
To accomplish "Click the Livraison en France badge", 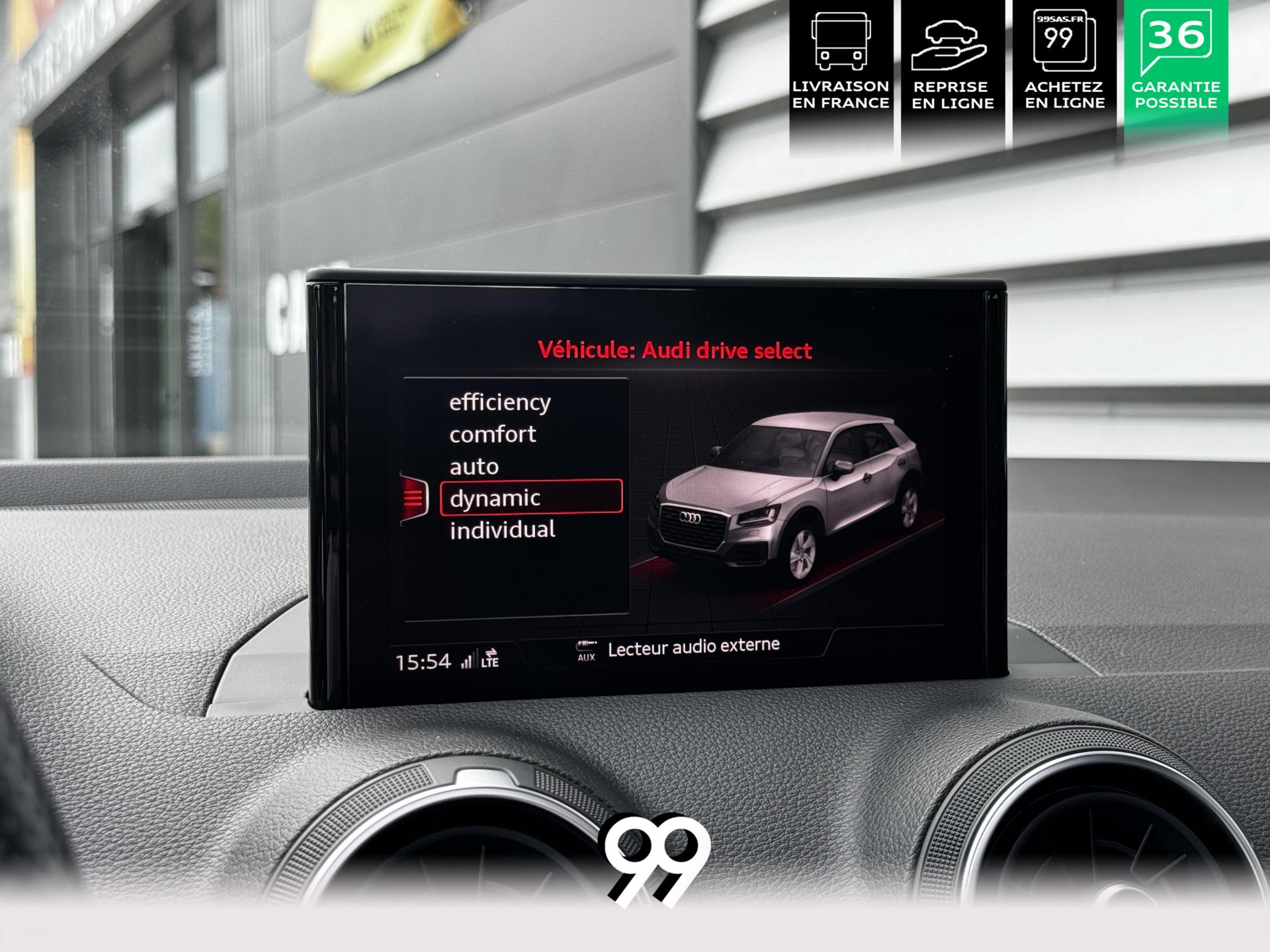I will 841,66.
